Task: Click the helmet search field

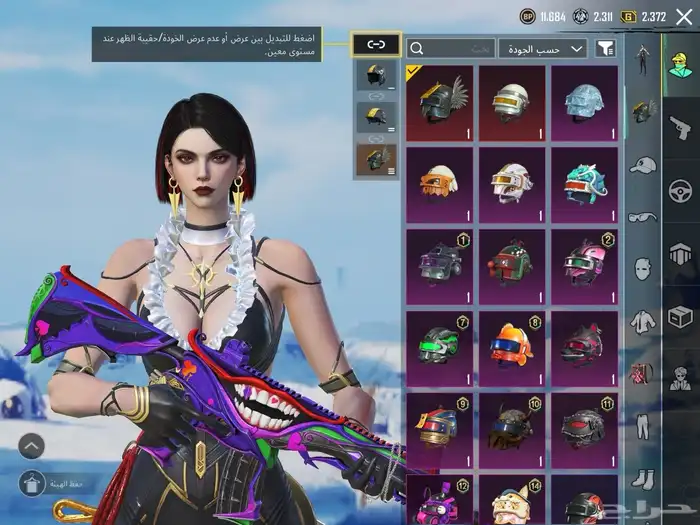Action: [x=452, y=48]
